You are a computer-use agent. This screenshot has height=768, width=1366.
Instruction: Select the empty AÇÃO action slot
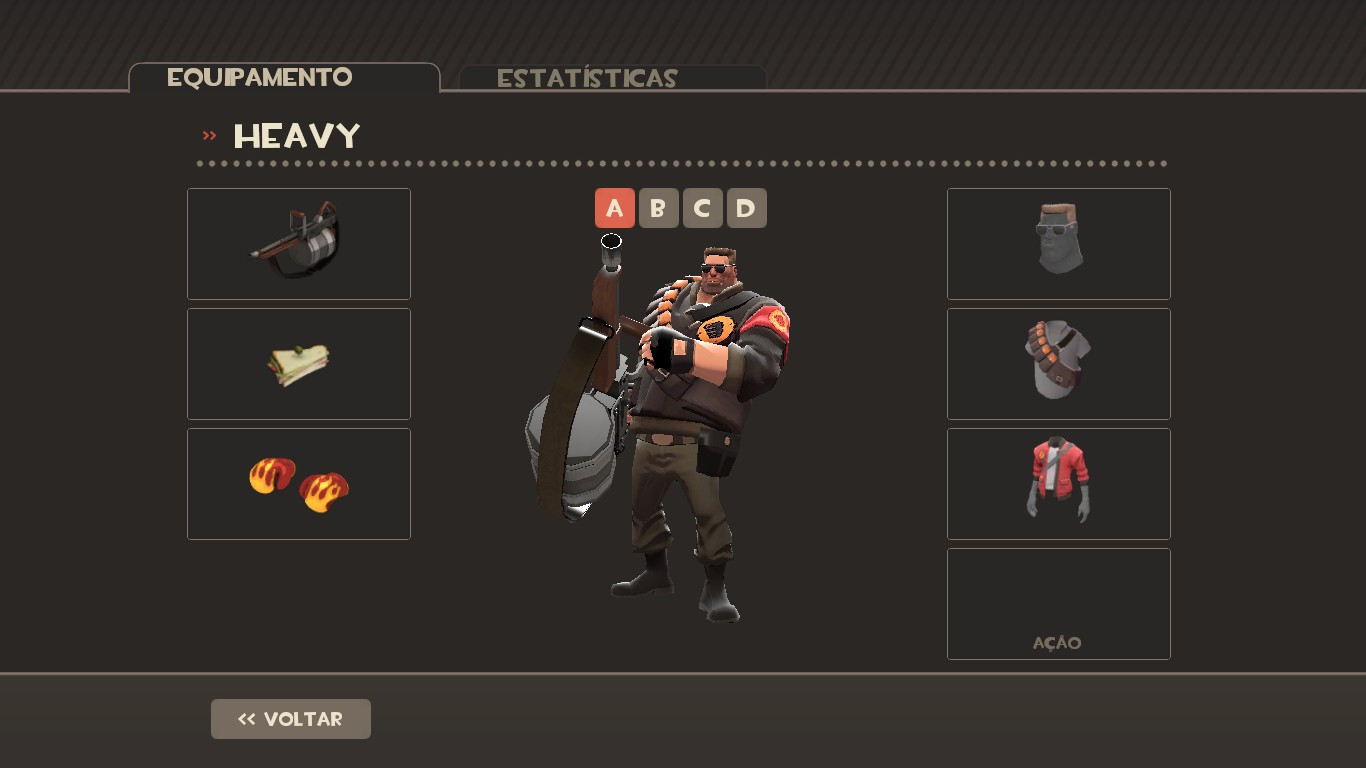pos(1058,603)
